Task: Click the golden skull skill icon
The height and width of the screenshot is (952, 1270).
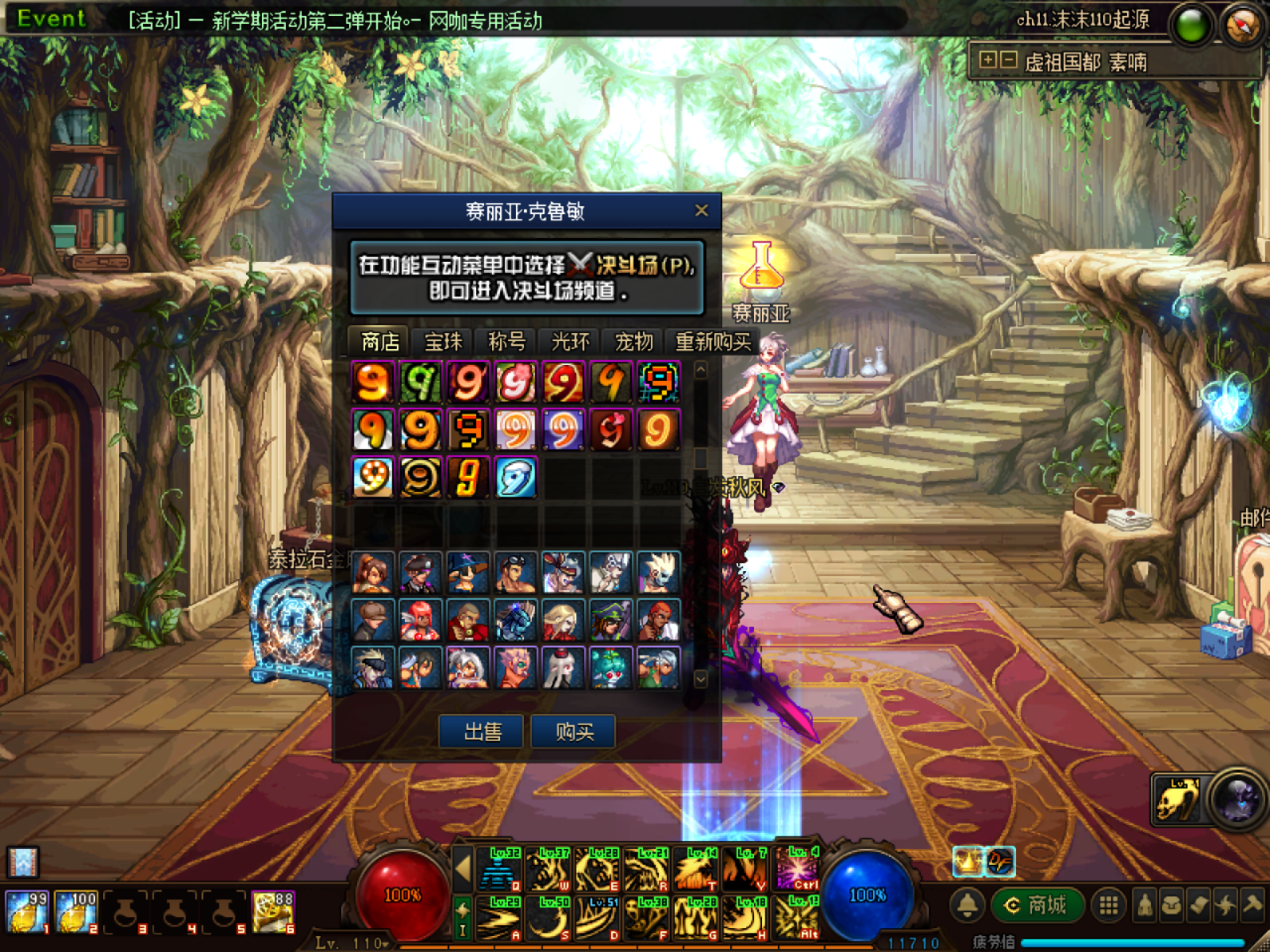Action: click(x=1177, y=799)
